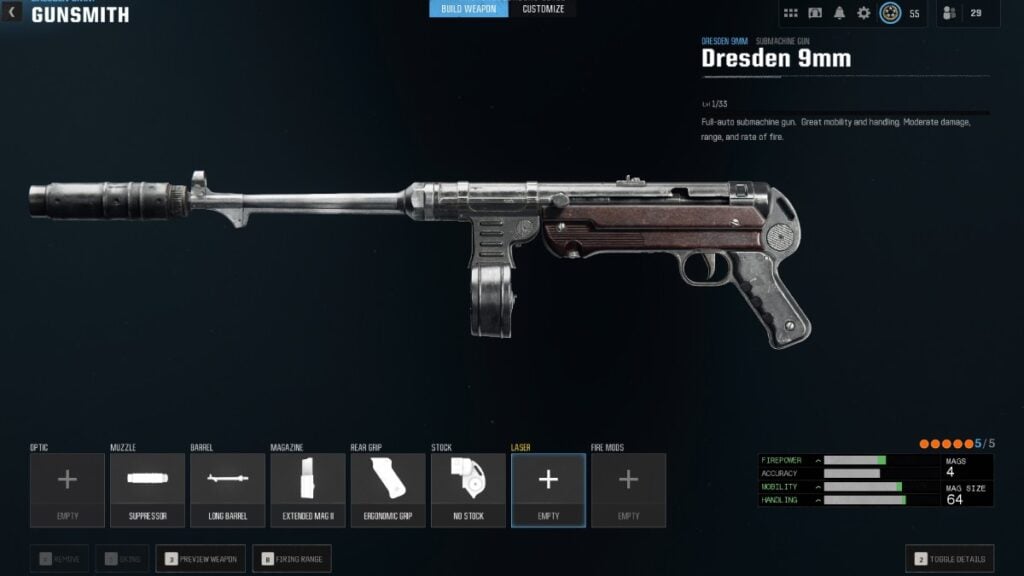Launch the Firing Range
Viewport: 1024px width, 576px height.
pos(292,559)
